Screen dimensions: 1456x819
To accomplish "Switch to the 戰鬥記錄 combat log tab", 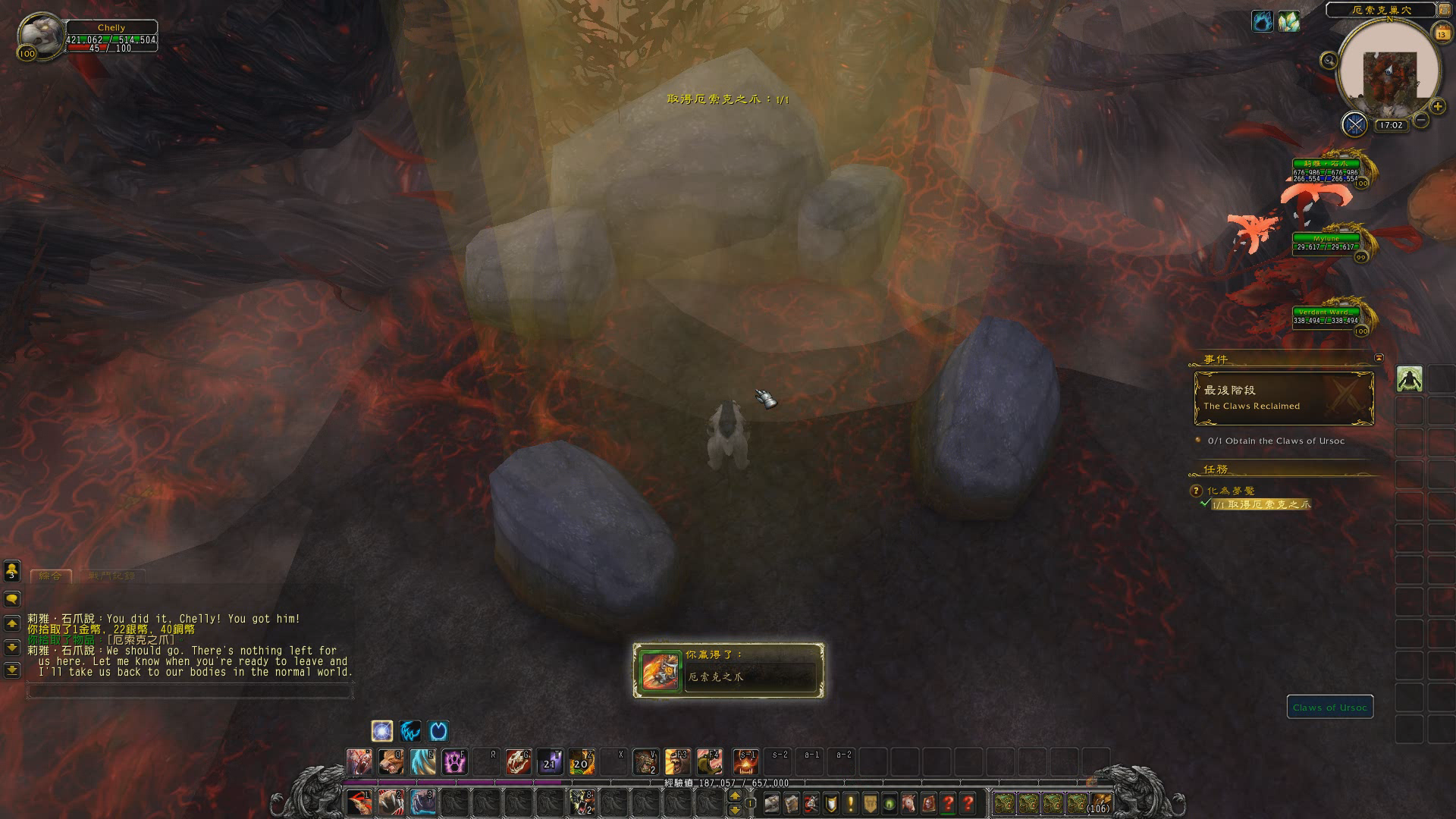I will [111, 576].
